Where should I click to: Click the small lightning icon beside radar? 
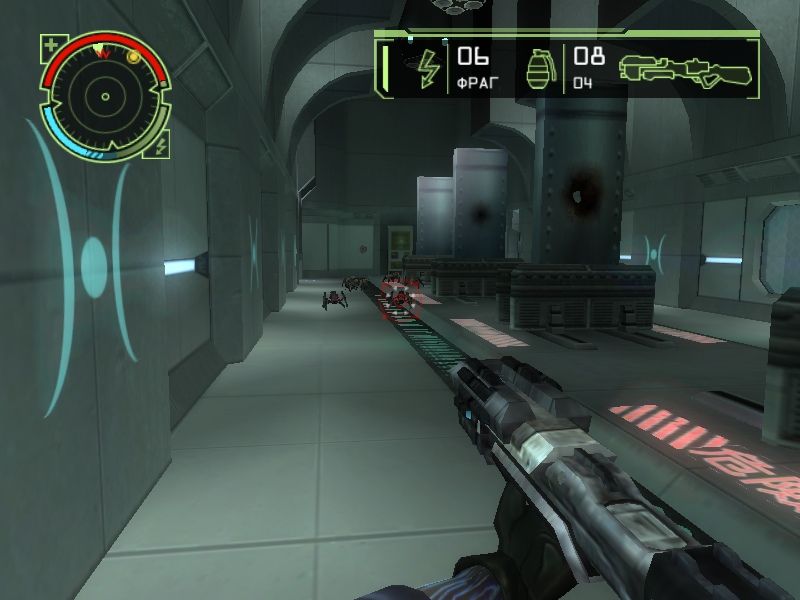click(161, 146)
